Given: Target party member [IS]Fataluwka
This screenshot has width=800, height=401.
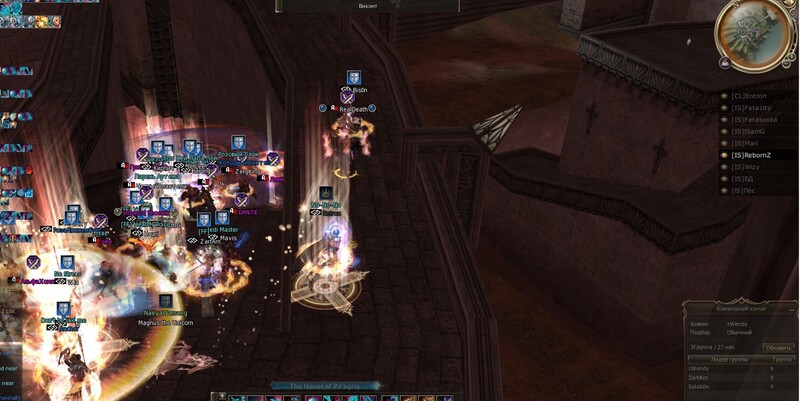Looking at the screenshot, I should click(754, 120).
